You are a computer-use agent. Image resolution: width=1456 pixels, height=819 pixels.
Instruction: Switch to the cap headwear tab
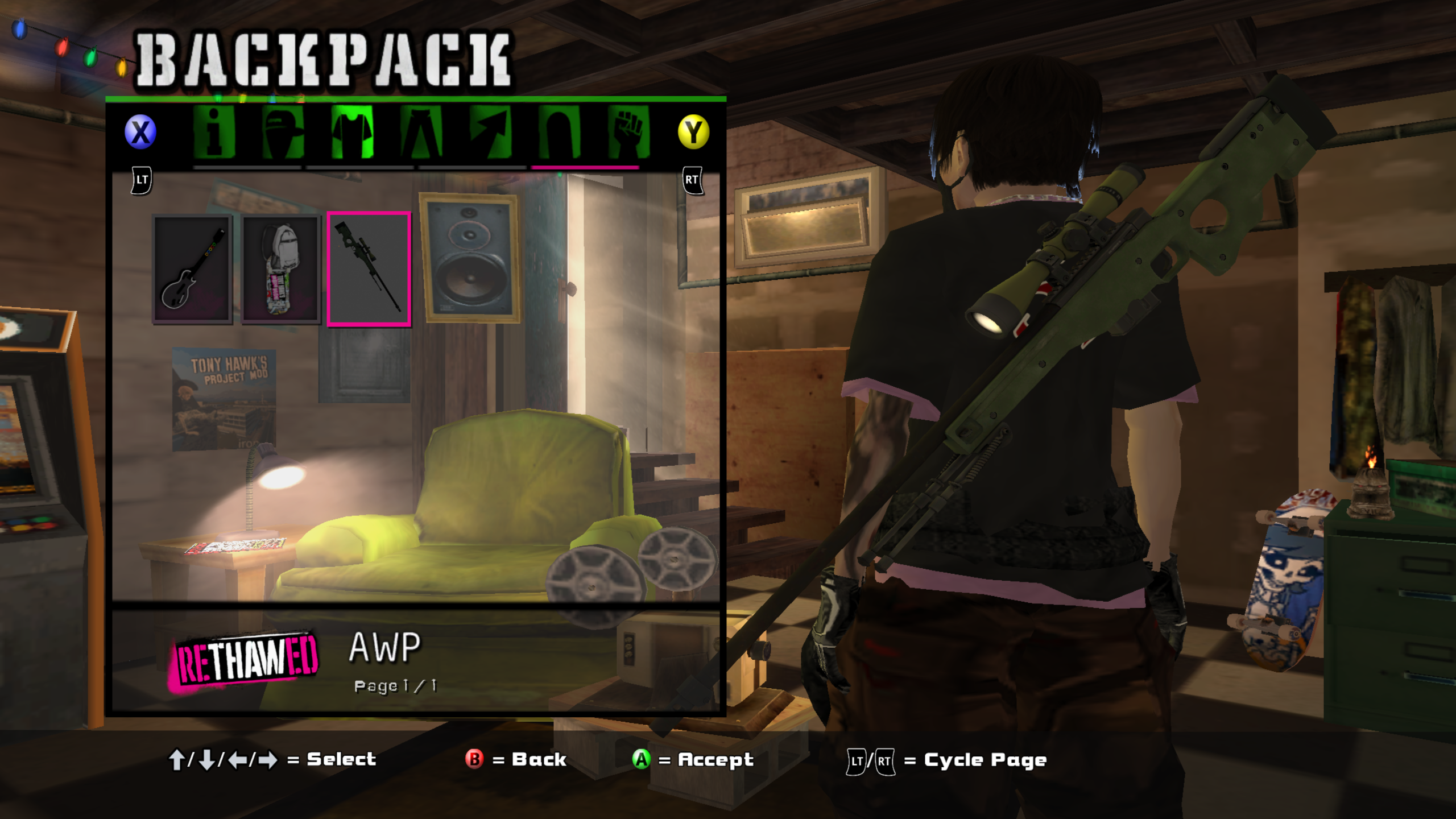[x=283, y=132]
